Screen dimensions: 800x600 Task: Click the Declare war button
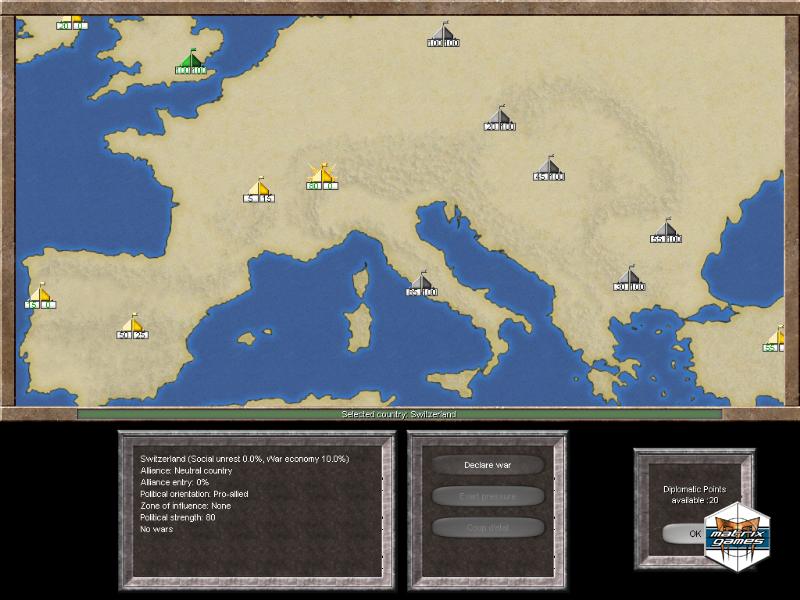488,465
